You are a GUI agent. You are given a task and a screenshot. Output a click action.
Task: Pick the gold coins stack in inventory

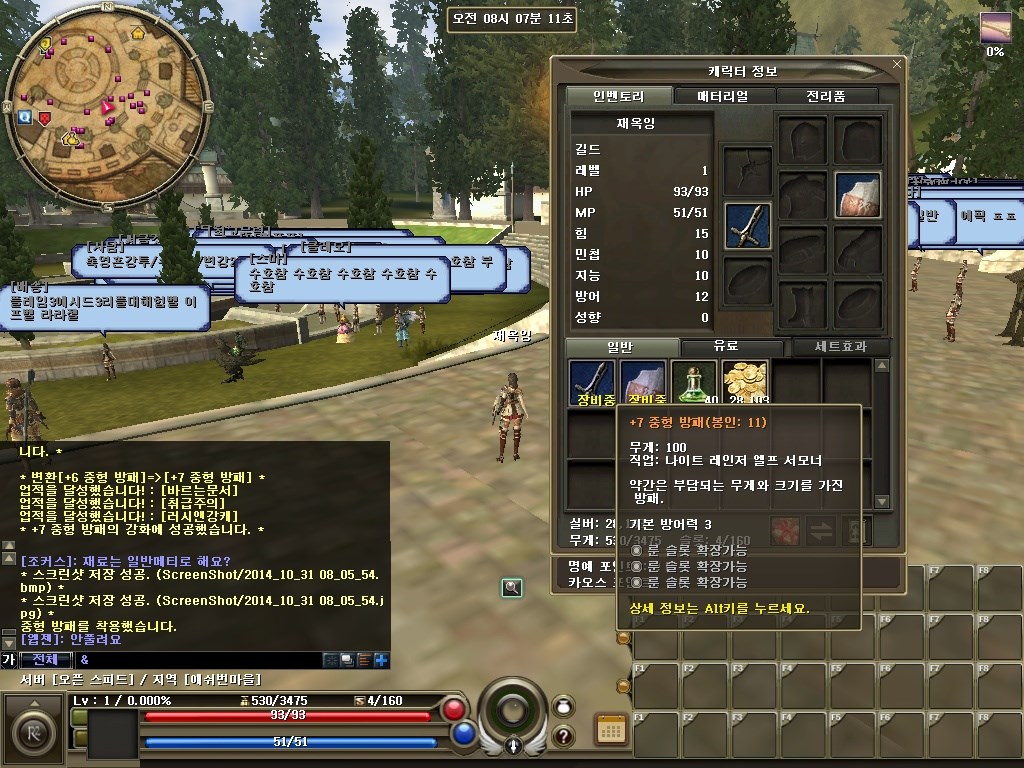(745, 383)
